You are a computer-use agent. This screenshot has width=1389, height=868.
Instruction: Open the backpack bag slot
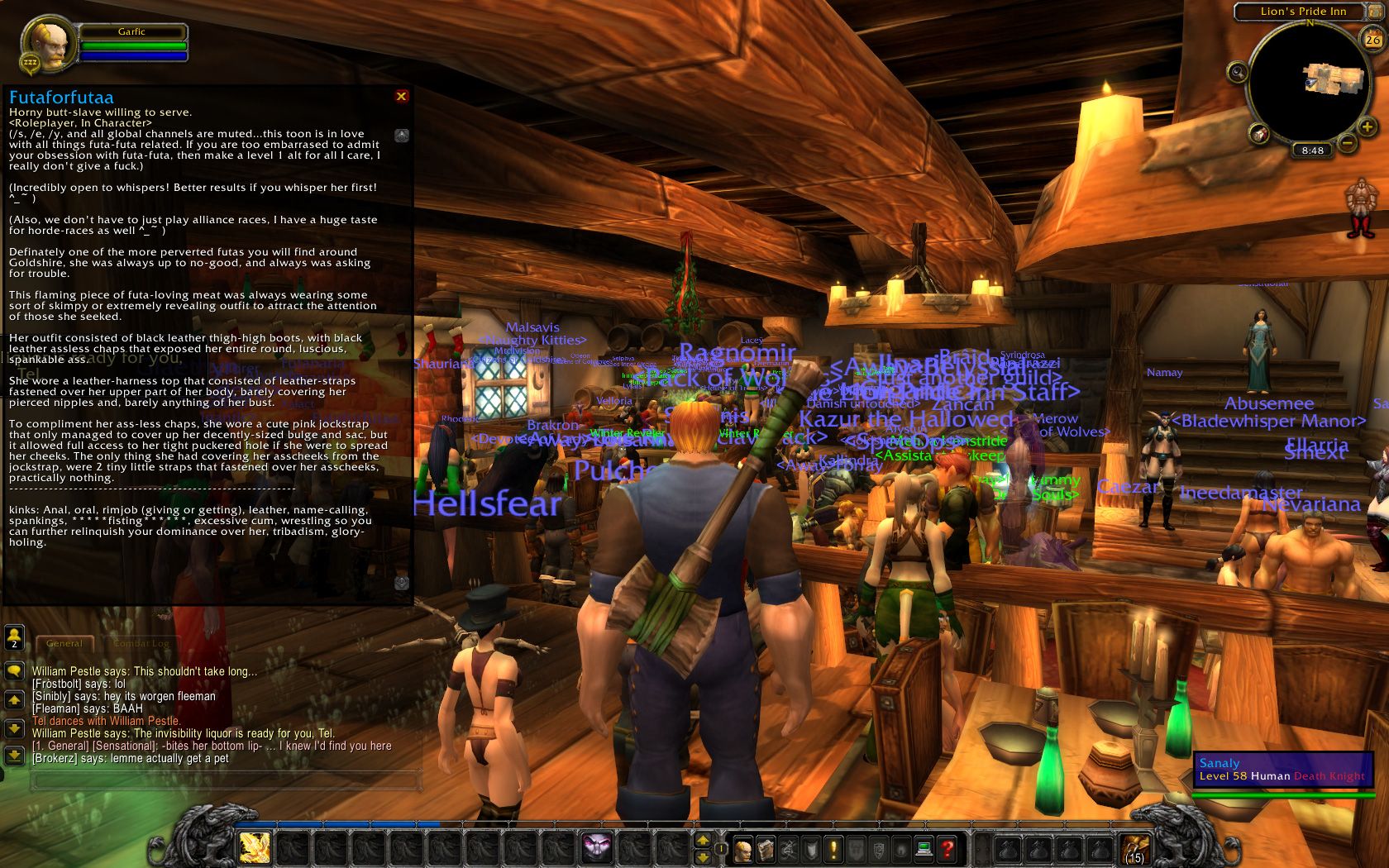pos(1134,849)
